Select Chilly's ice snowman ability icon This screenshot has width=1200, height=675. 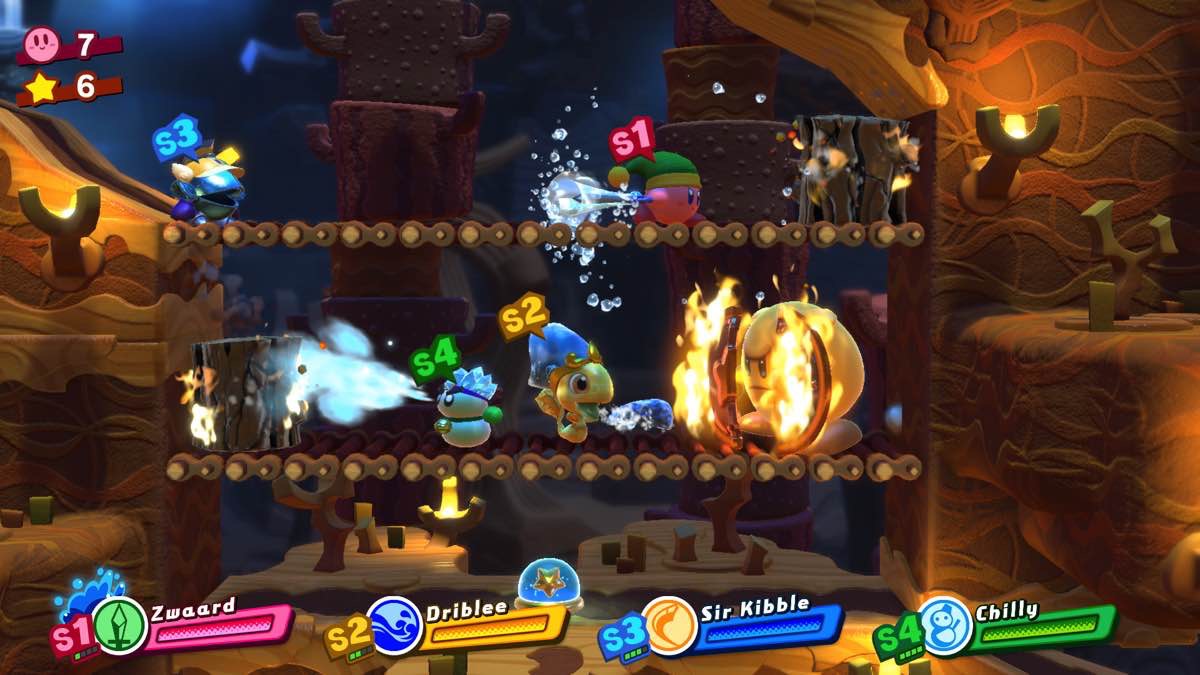[x=943, y=624]
